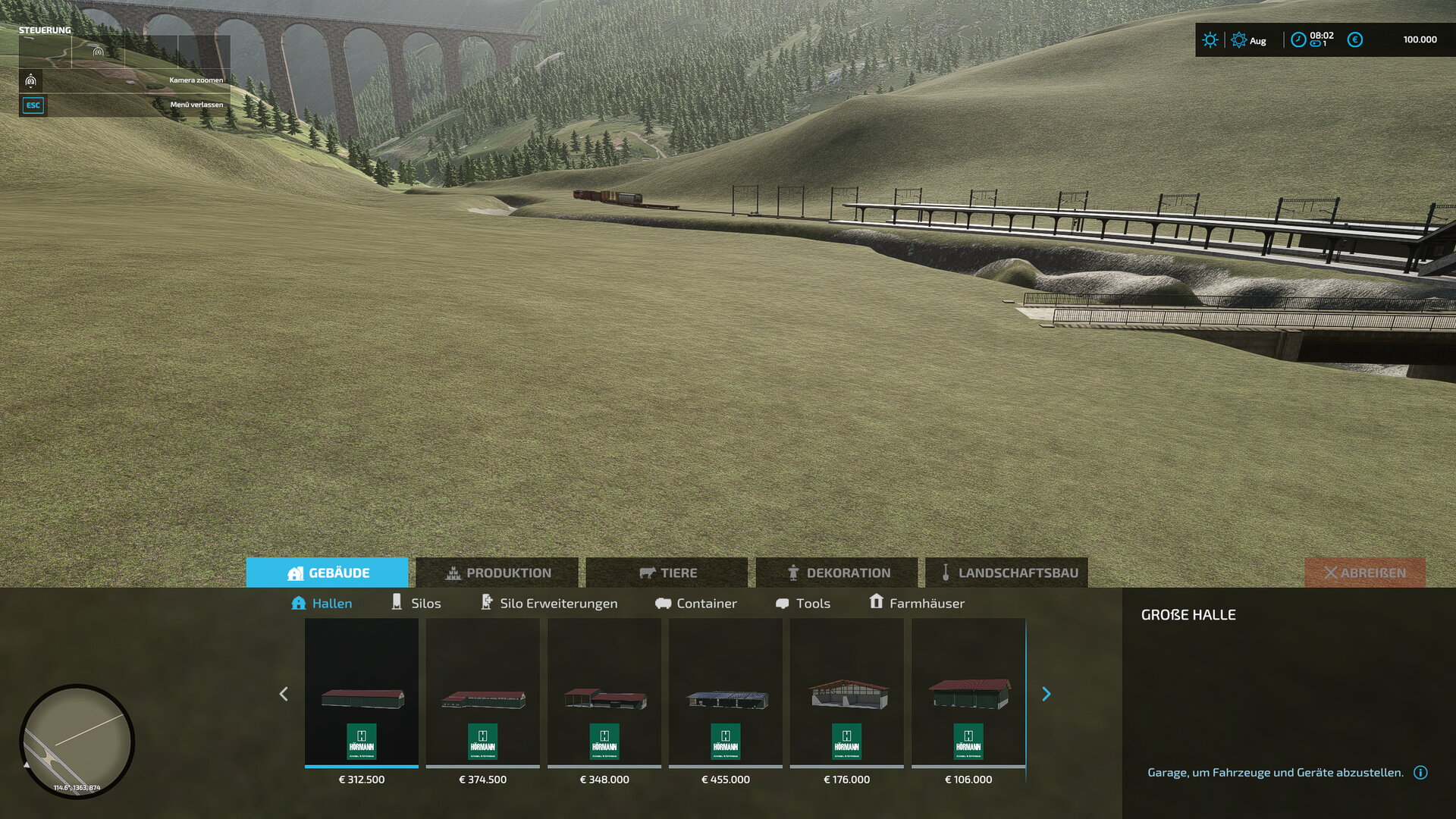The image size is (1456, 819).
Task: Activate the Abreißen demolish button
Action: (x=1365, y=573)
